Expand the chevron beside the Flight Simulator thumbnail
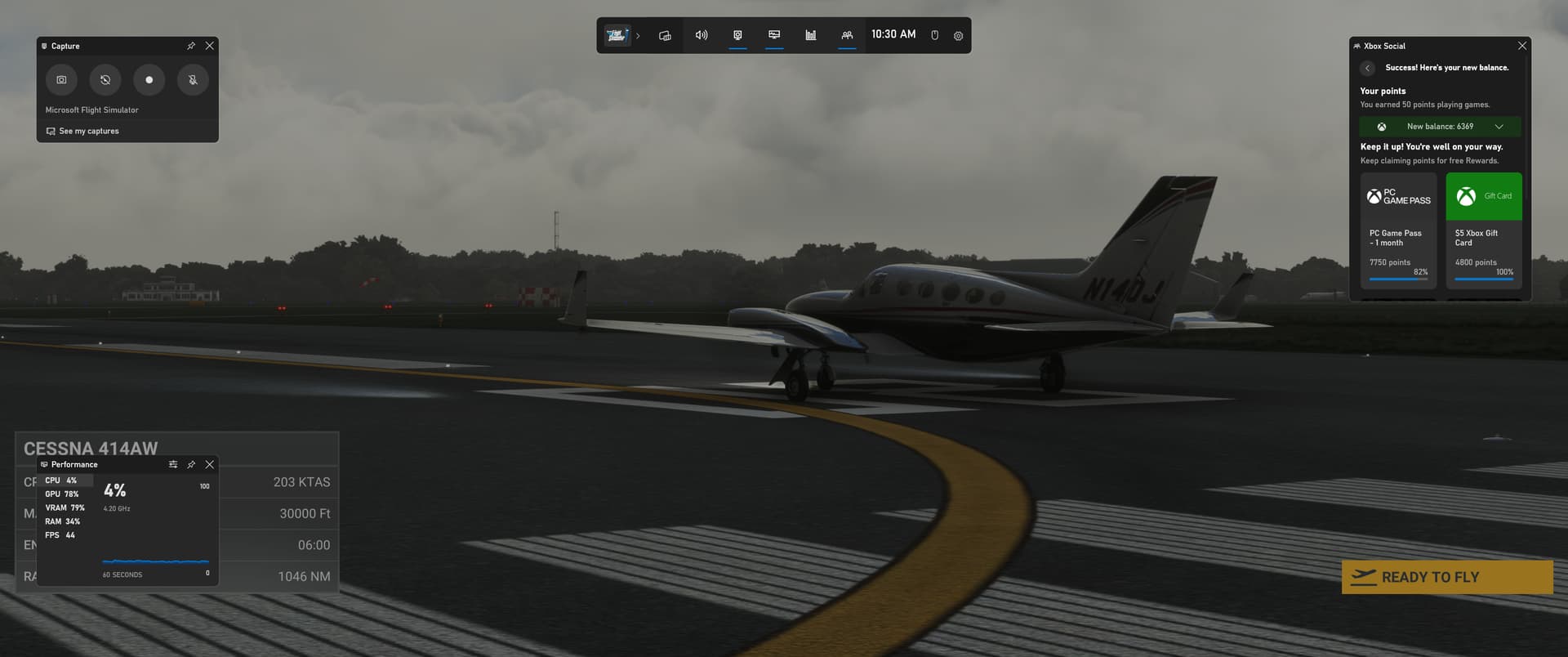 (638, 35)
